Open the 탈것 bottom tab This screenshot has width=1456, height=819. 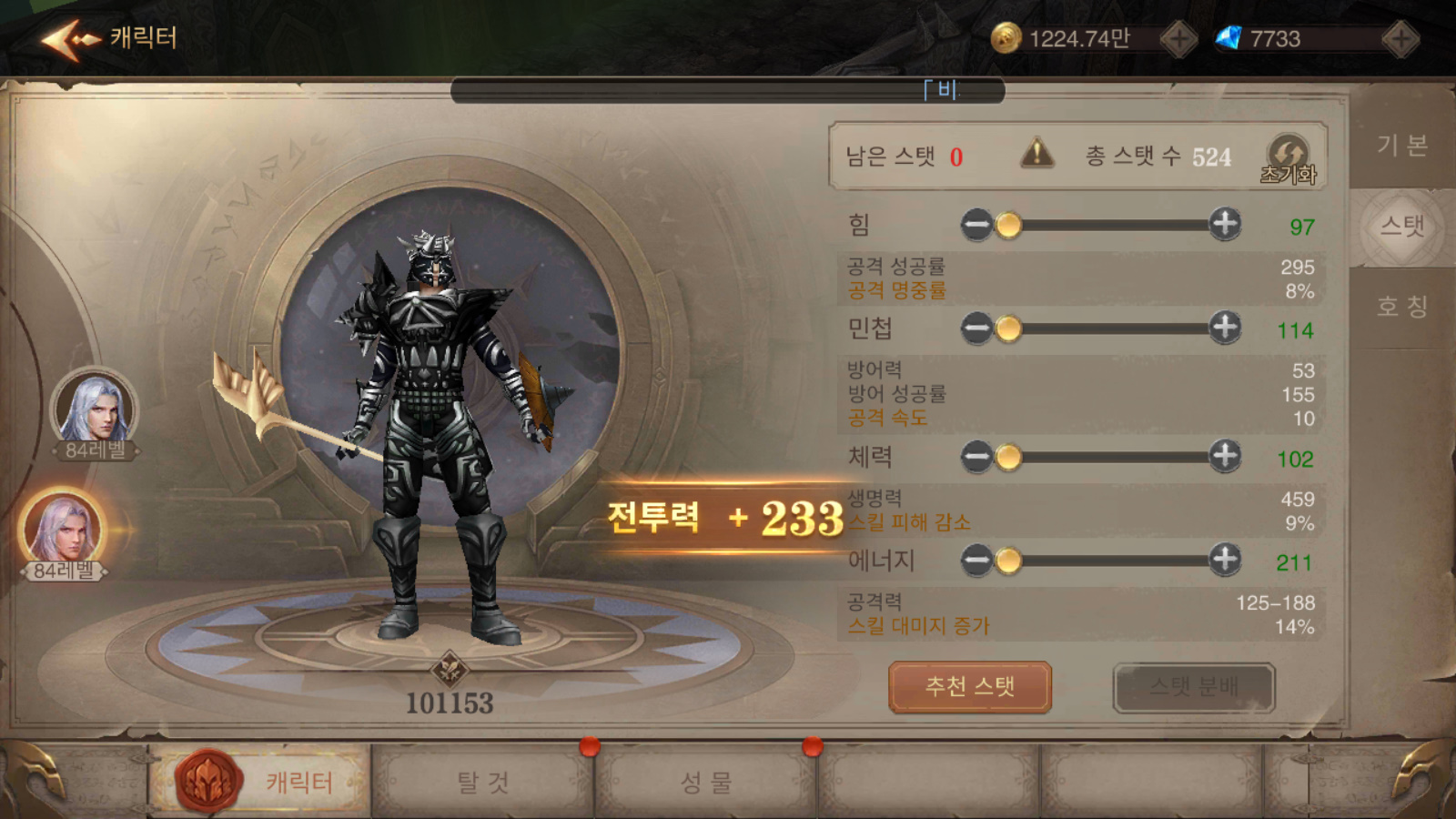[482, 782]
